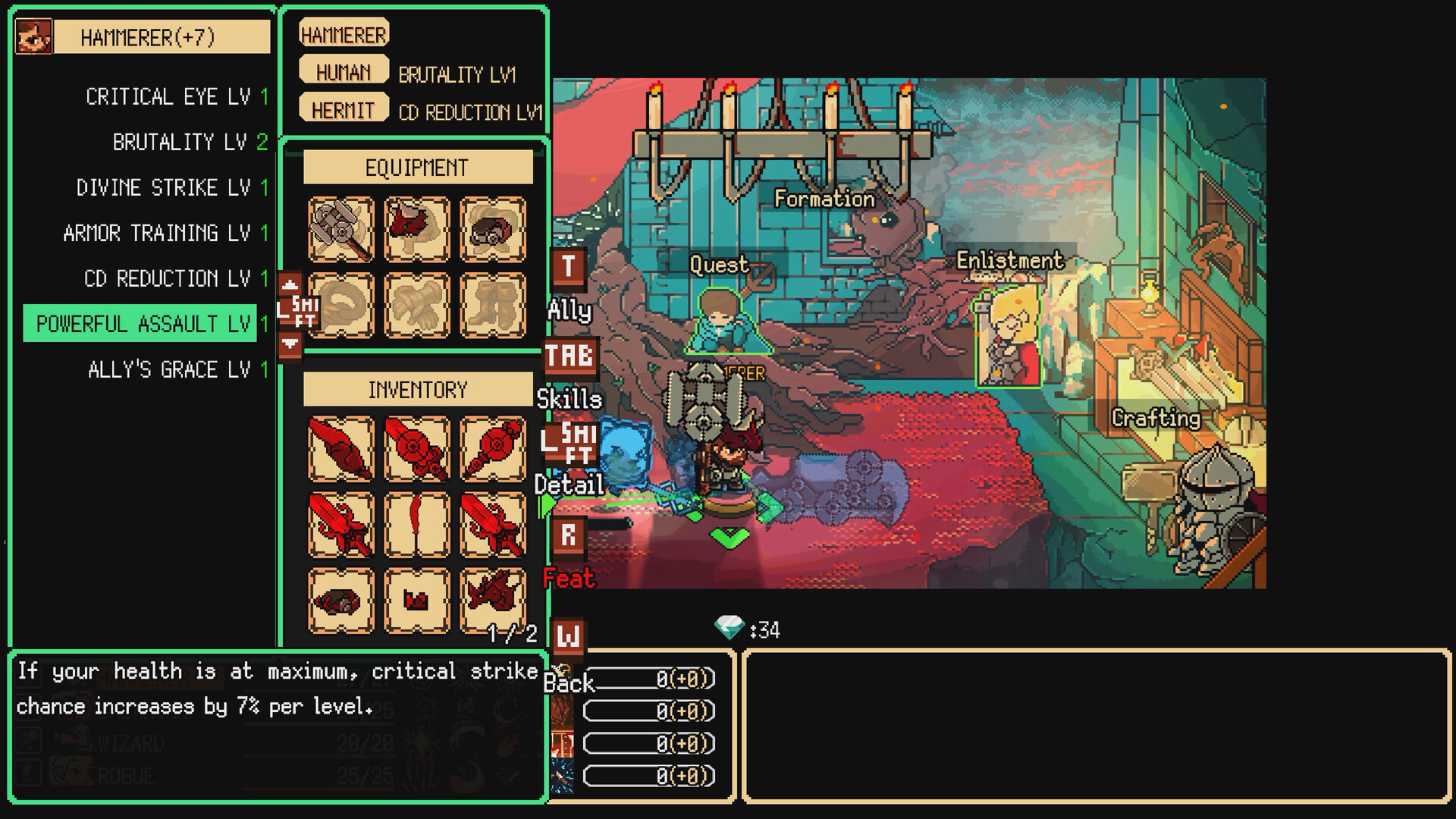Viewport: 1456px width, 819px height.
Task: Select the Powerful Assault skill
Action: (x=140, y=323)
